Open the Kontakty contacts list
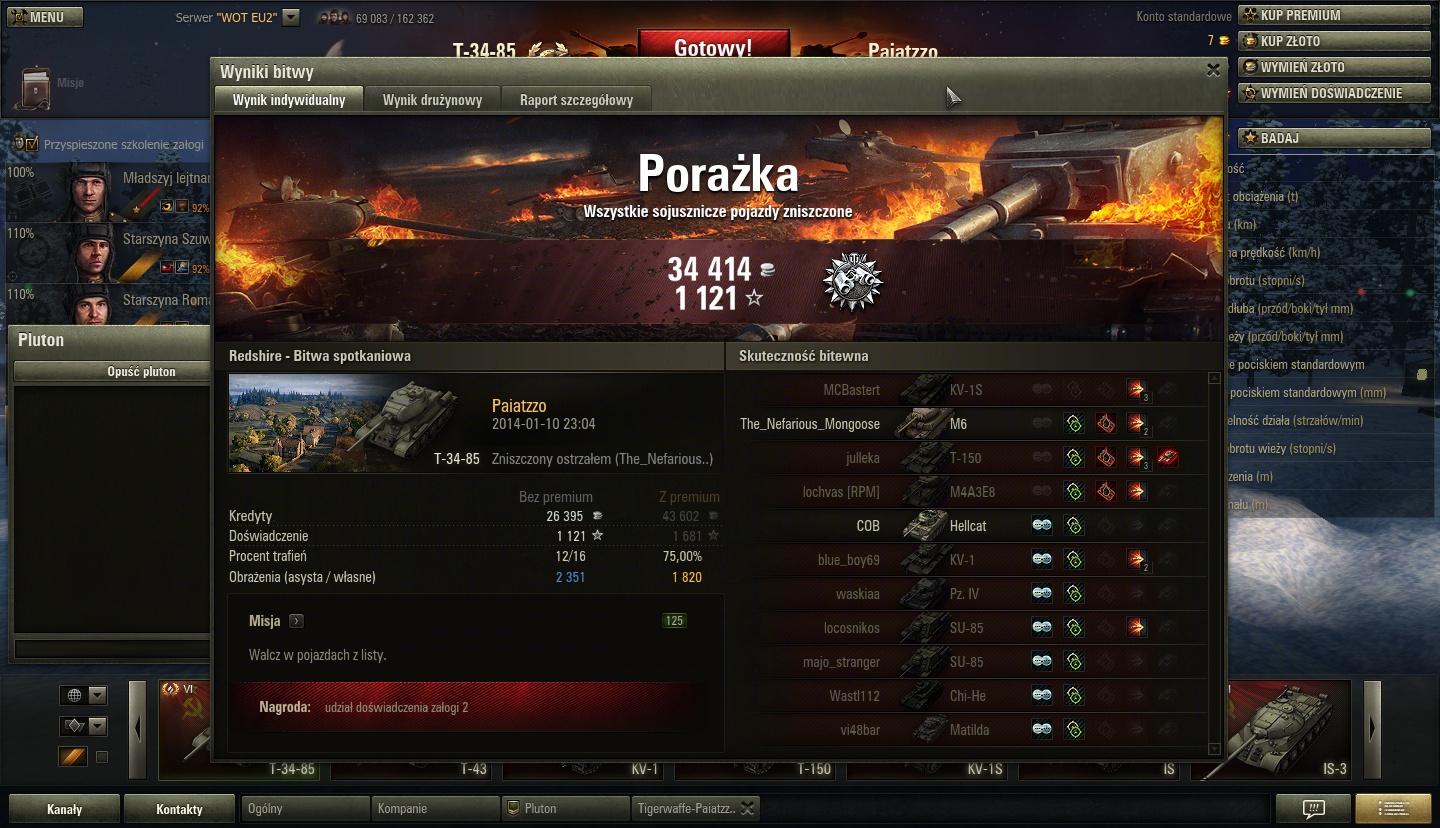Image resolution: width=1440 pixels, height=828 pixels. (x=179, y=809)
